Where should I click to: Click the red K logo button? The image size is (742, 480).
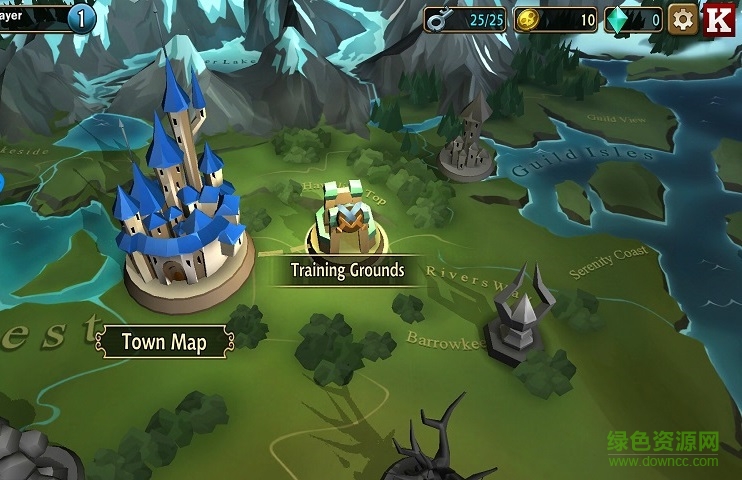click(x=719, y=19)
